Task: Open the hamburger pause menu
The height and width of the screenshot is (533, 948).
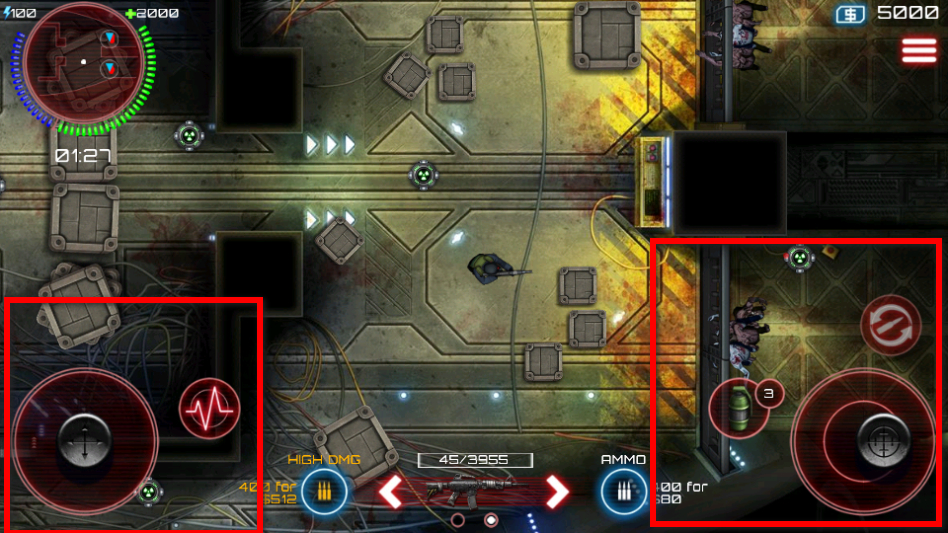Action: click(x=919, y=51)
